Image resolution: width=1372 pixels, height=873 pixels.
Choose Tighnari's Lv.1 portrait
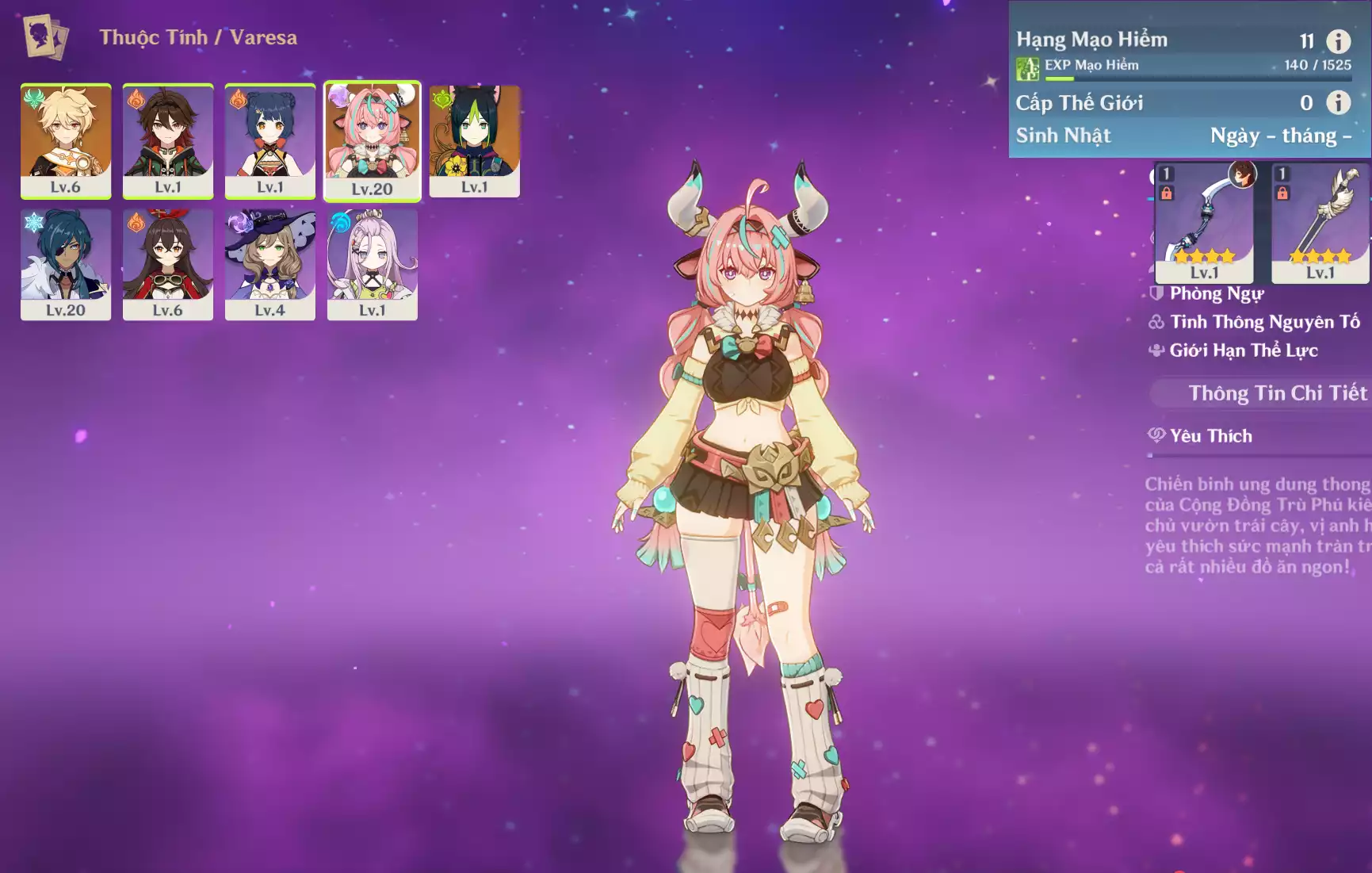pyautogui.click(x=474, y=140)
